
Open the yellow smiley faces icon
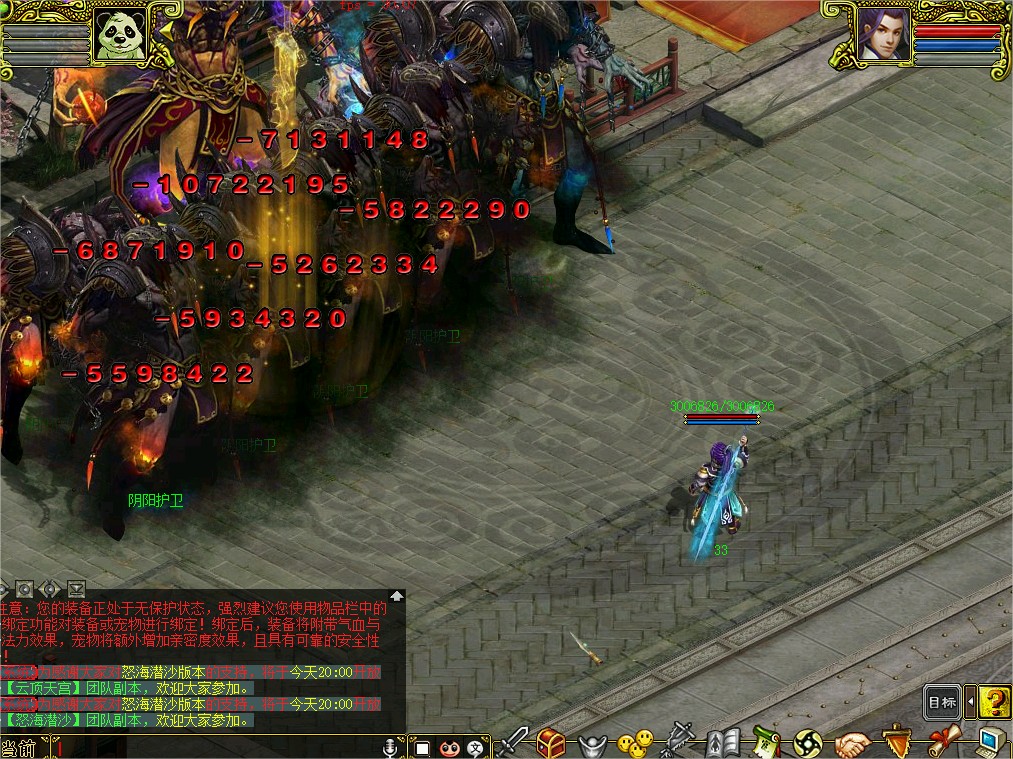coord(634,743)
